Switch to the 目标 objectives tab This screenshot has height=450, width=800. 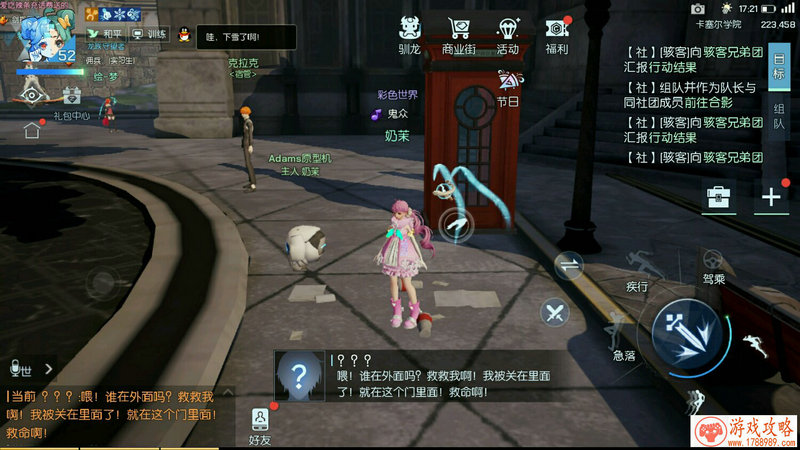778,68
